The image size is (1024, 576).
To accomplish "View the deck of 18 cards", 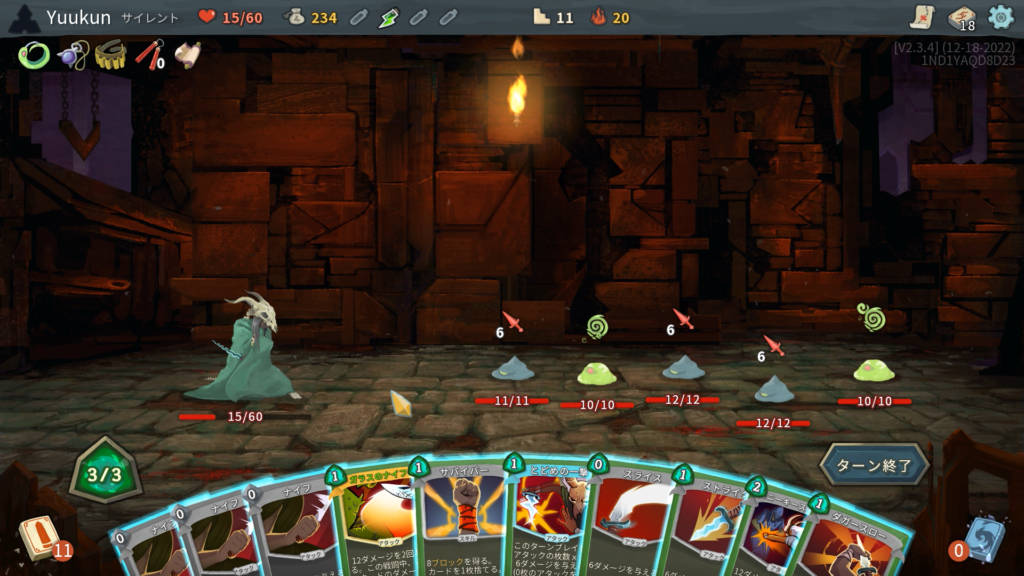I will click(961, 17).
